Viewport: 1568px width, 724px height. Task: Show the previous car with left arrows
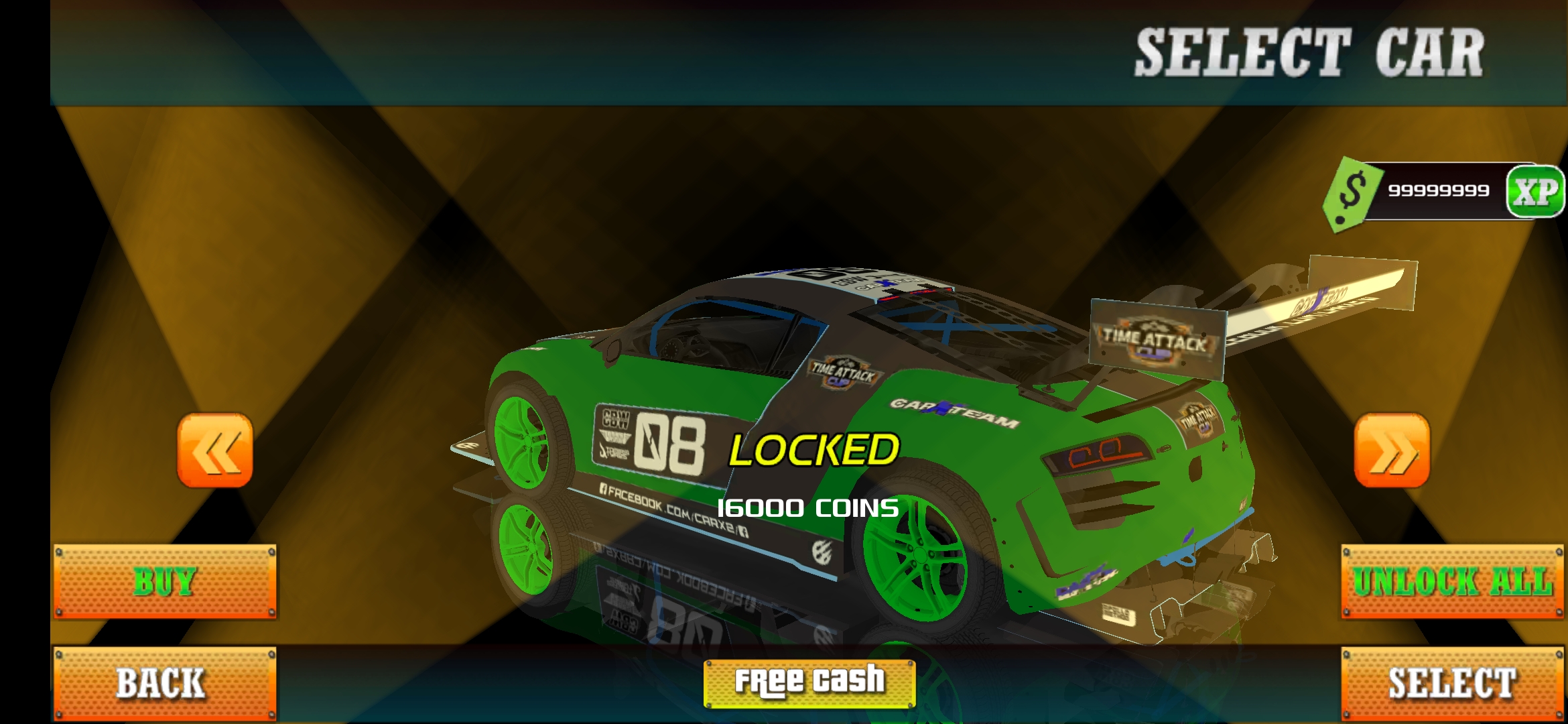214,450
